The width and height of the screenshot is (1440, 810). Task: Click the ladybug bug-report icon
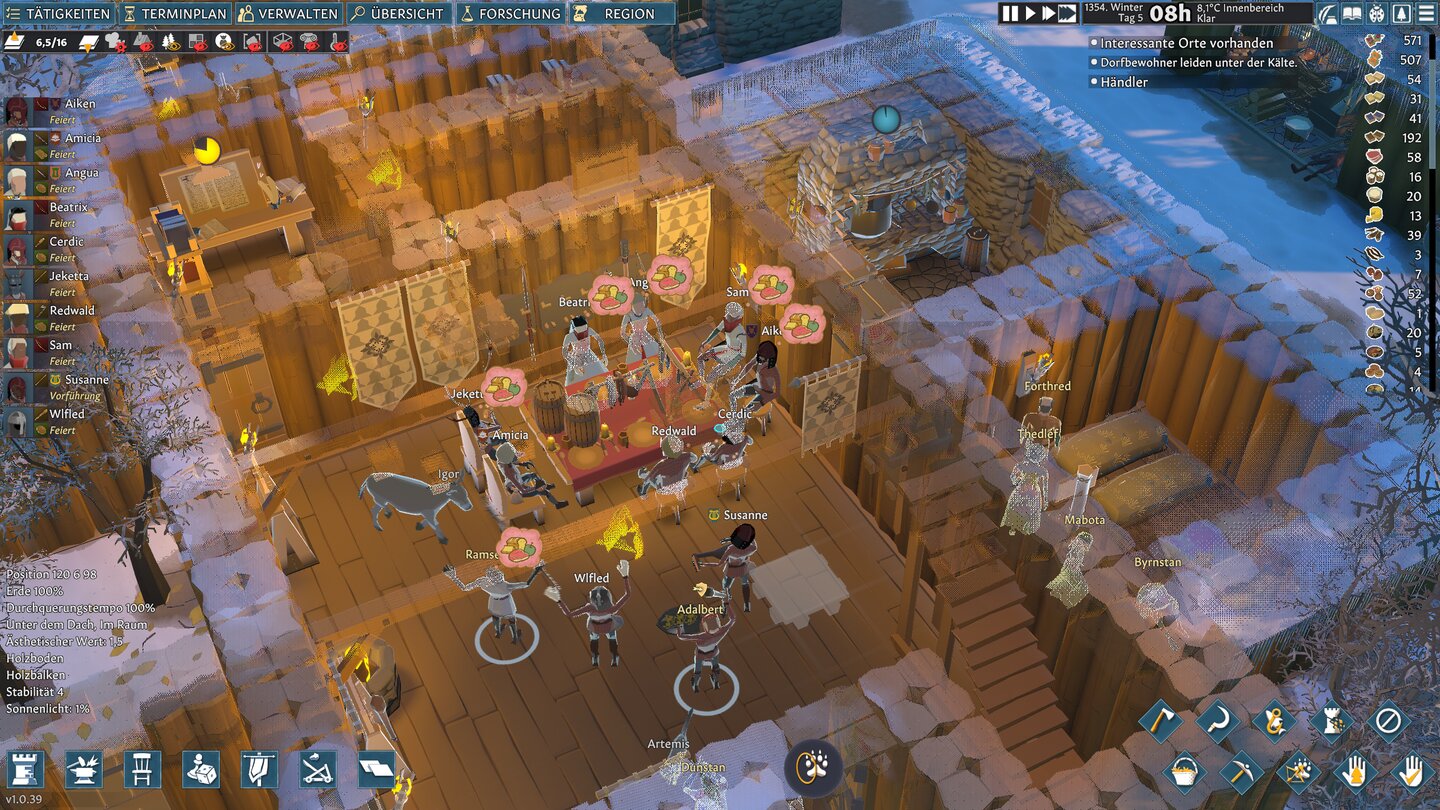1376,14
